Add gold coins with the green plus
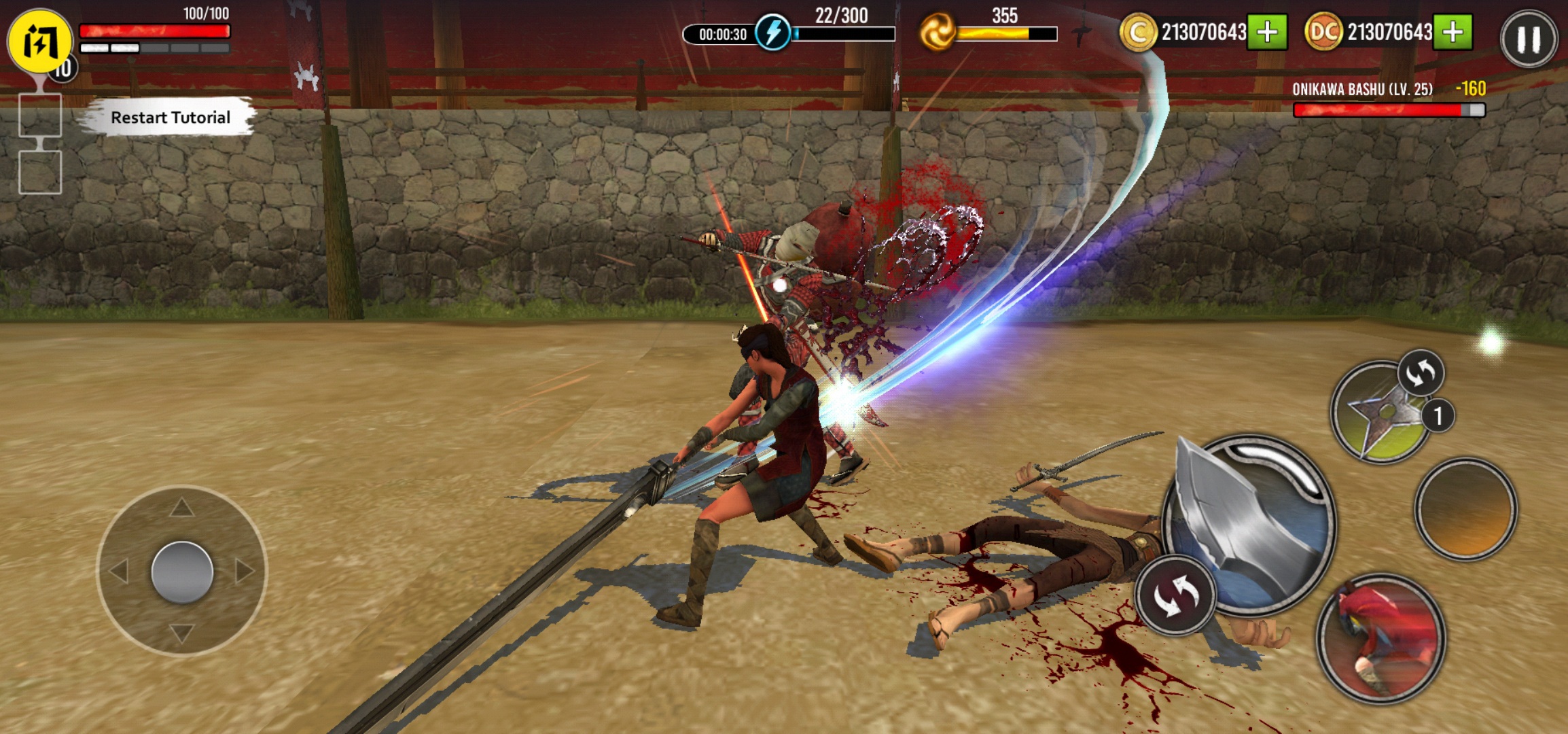This screenshot has height=734, width=1568. tap(1267, 32)
